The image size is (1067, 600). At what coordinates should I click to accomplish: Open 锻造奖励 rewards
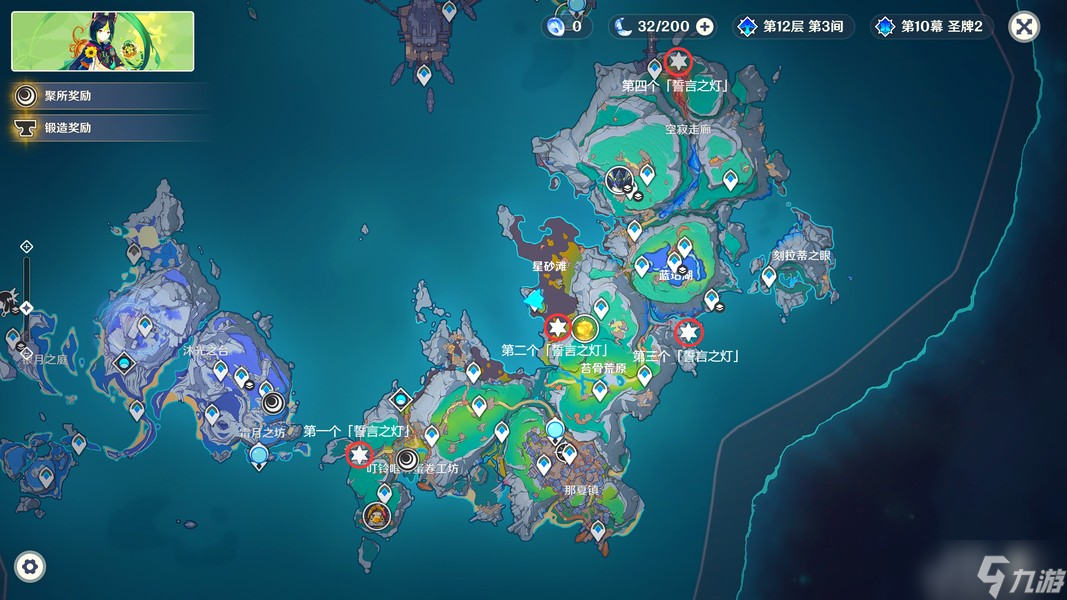tap(68, 128)
